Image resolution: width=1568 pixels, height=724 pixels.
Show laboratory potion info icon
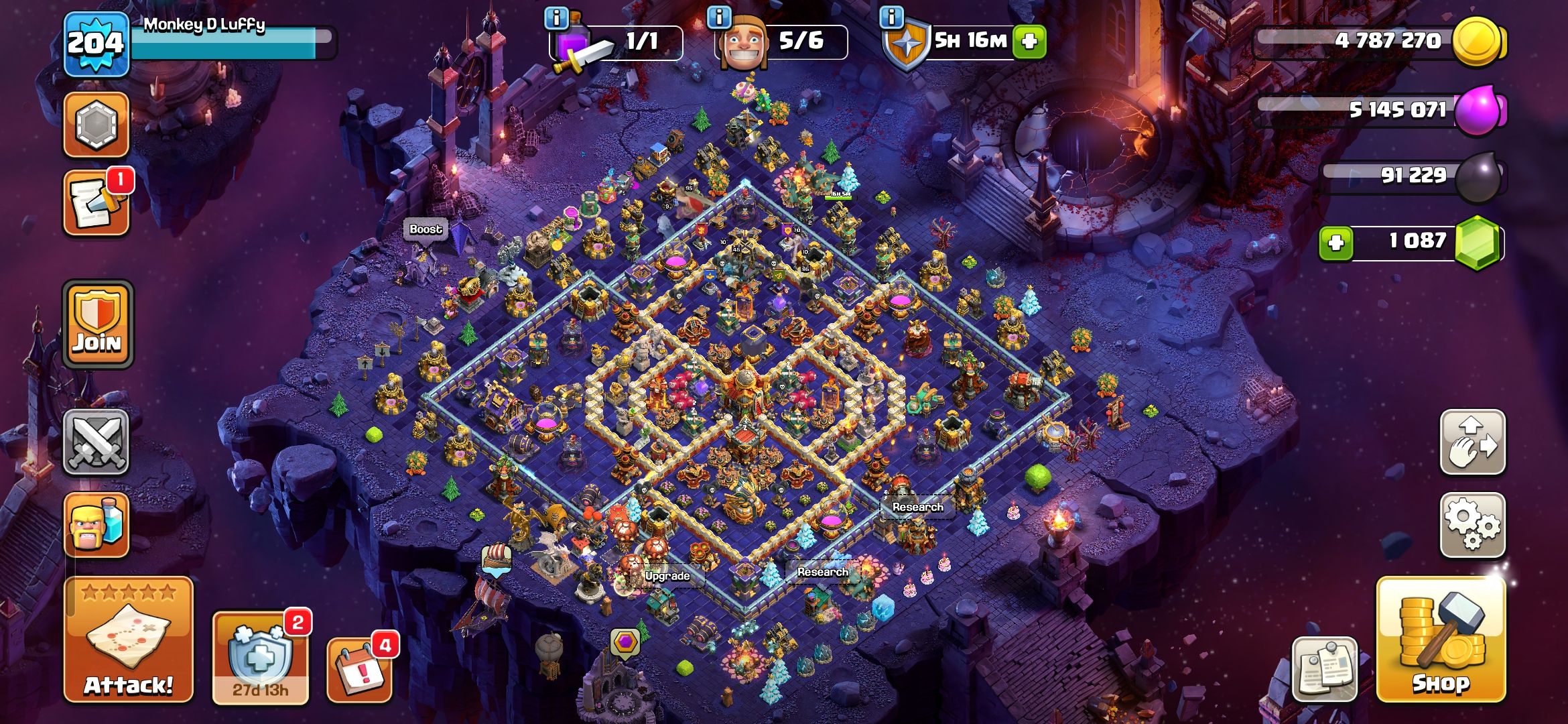tap(557, 17)
